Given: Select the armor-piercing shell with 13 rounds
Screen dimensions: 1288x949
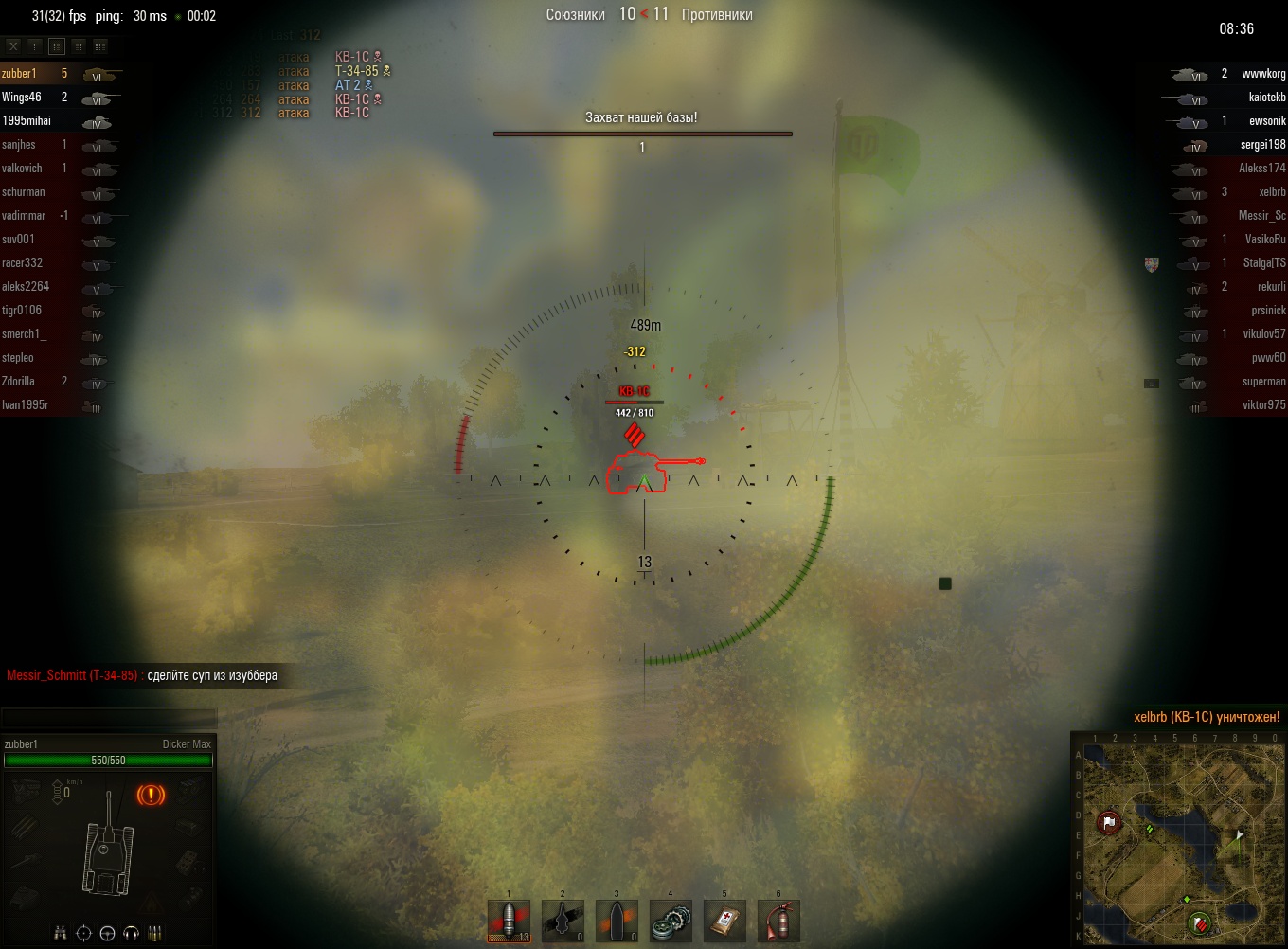Looking at the screenshot, I should pyautogui.click(x=509, y=921).
